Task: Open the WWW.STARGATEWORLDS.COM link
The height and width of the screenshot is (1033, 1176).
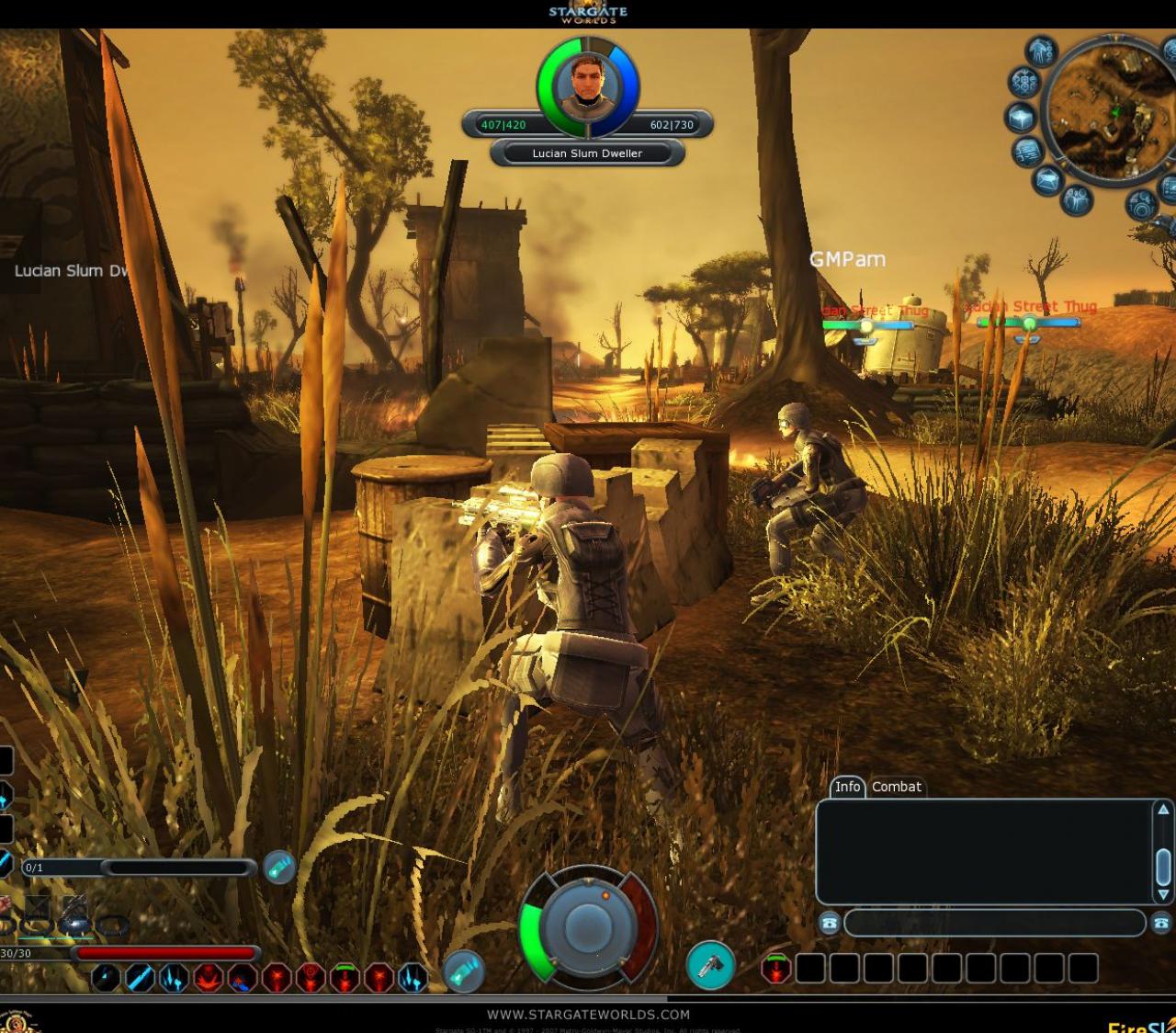Action: tap(586, 1014)
